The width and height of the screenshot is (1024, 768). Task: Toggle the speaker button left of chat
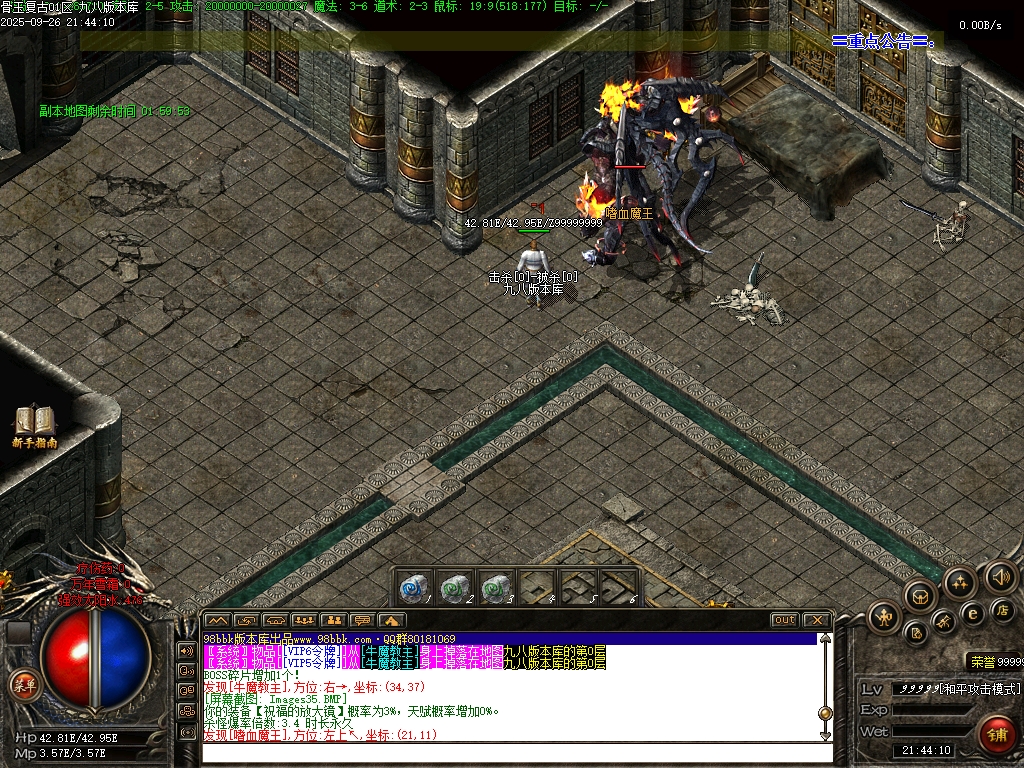[x=187, y=650]
